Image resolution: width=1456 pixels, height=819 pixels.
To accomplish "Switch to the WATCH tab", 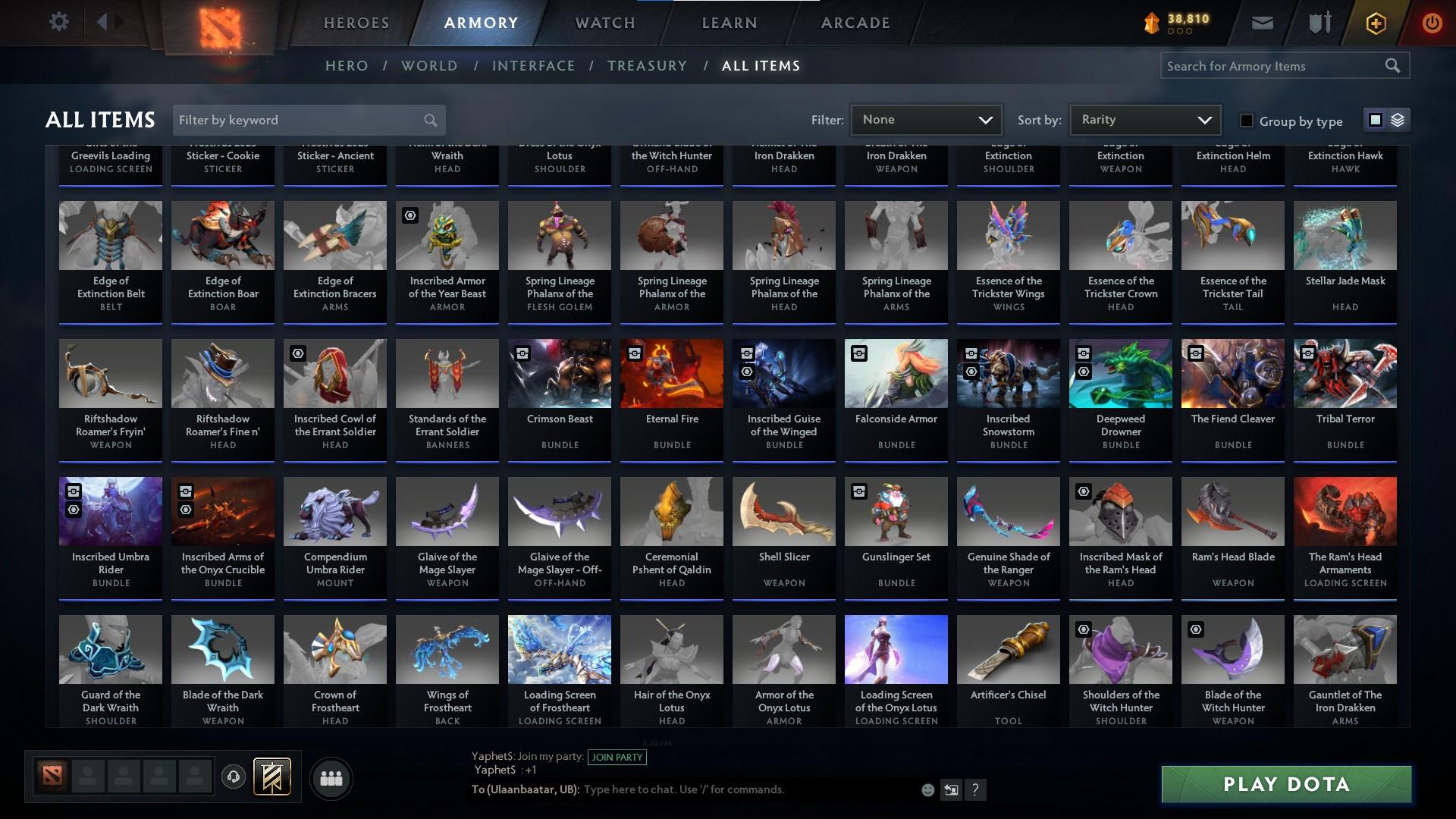I will pos(604,22).
